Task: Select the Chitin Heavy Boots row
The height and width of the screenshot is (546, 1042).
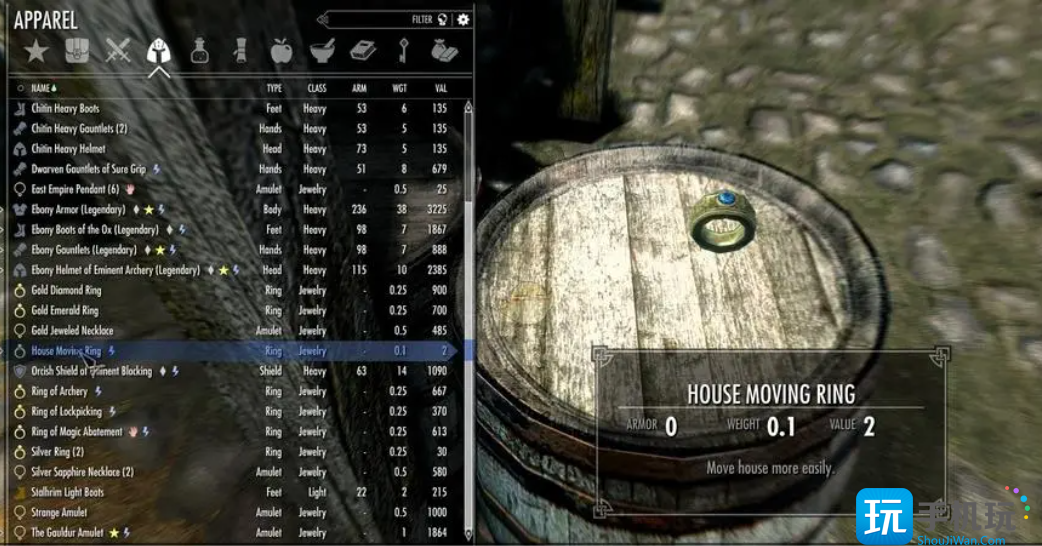Action: click(65, 108)
